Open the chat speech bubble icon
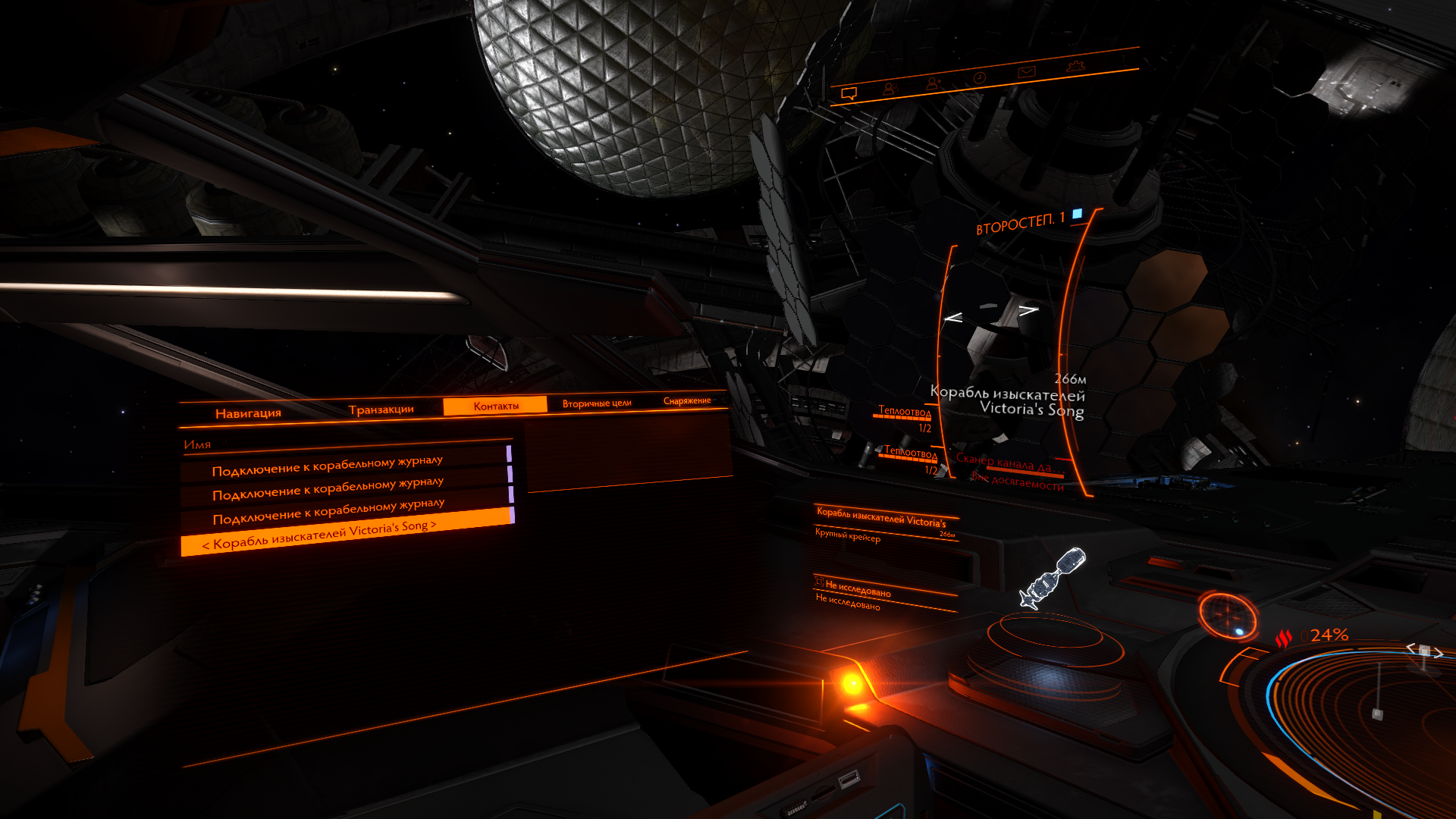The height and width of the screenshot is (819, 1456). coord(849,93)
